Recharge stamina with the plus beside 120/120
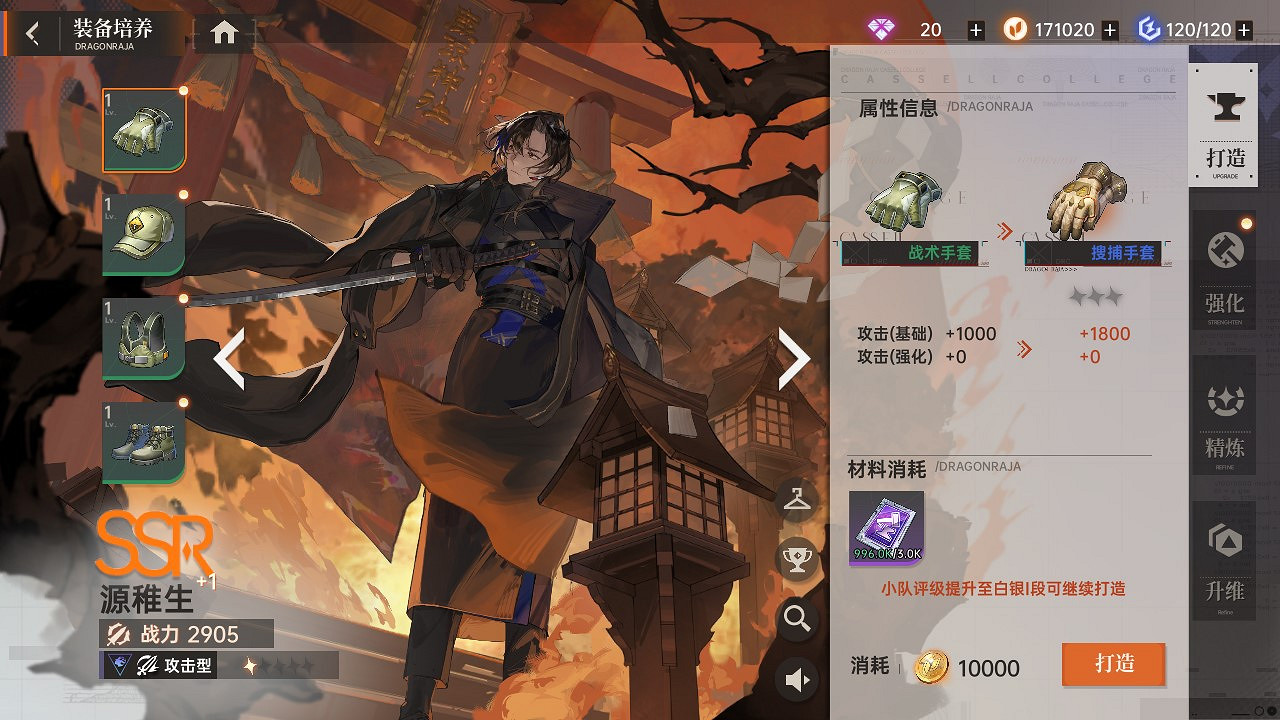 1243,29
